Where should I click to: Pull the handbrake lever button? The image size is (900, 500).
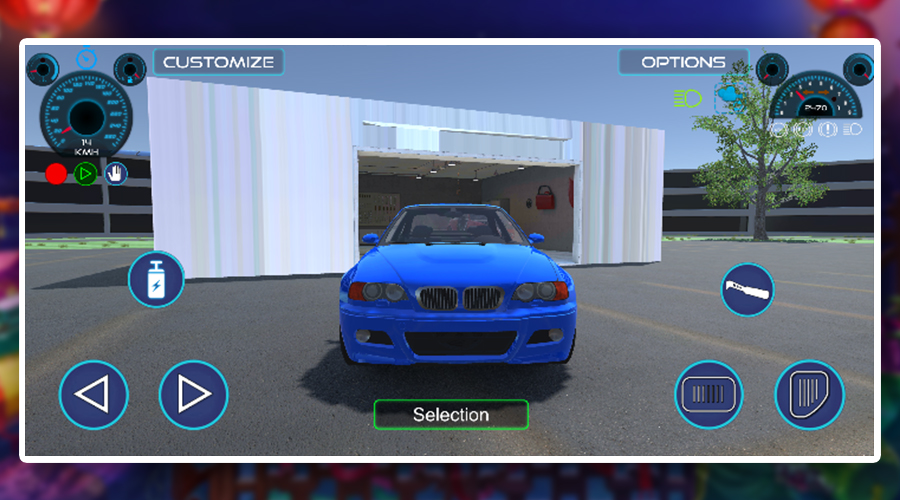point(748,290)
